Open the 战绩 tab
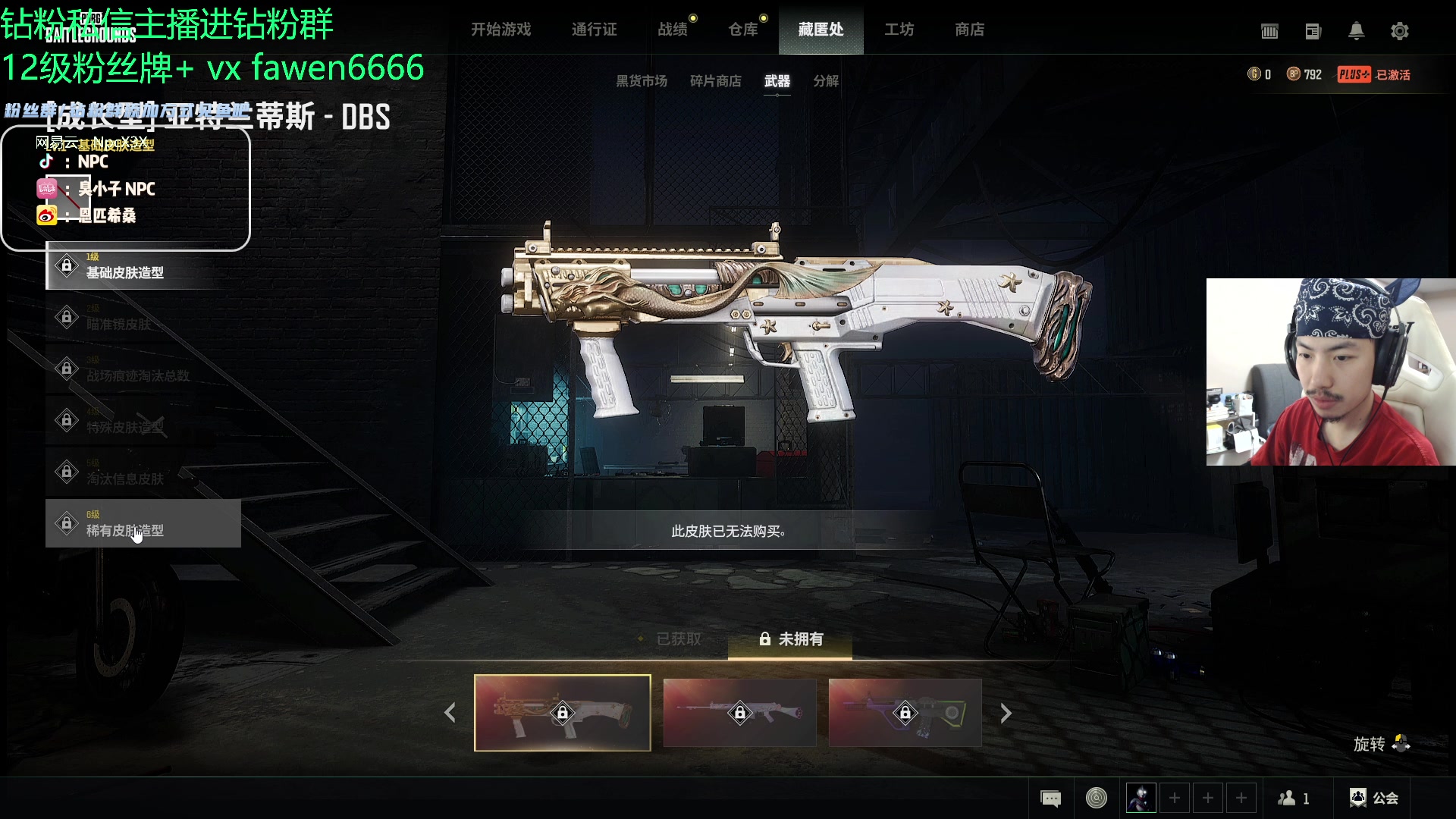This screenshot has height=819, width=1456. [673, 30]
